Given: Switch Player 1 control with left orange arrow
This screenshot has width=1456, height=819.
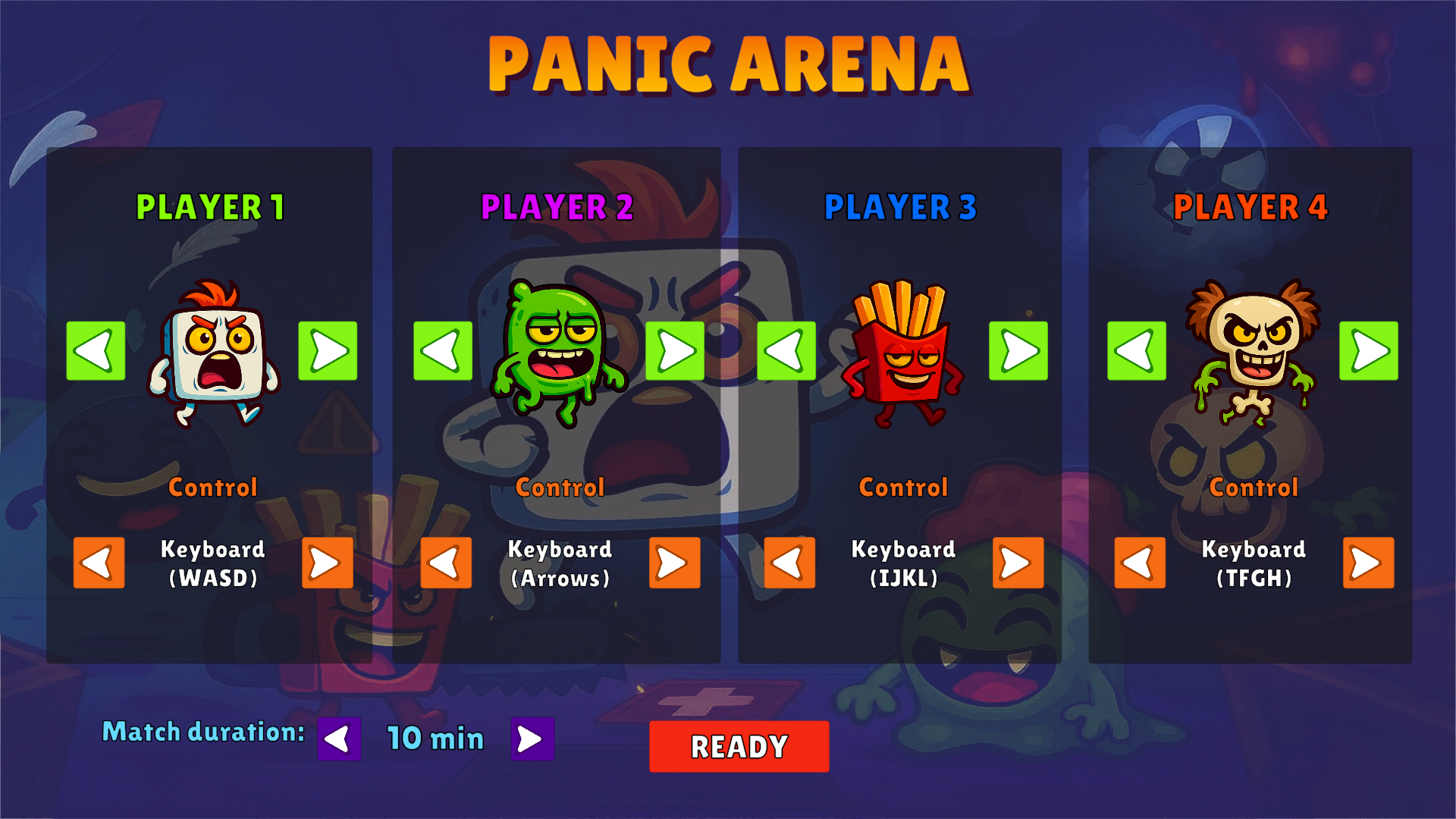Looking at the screenshot, I should coord(97,563).
